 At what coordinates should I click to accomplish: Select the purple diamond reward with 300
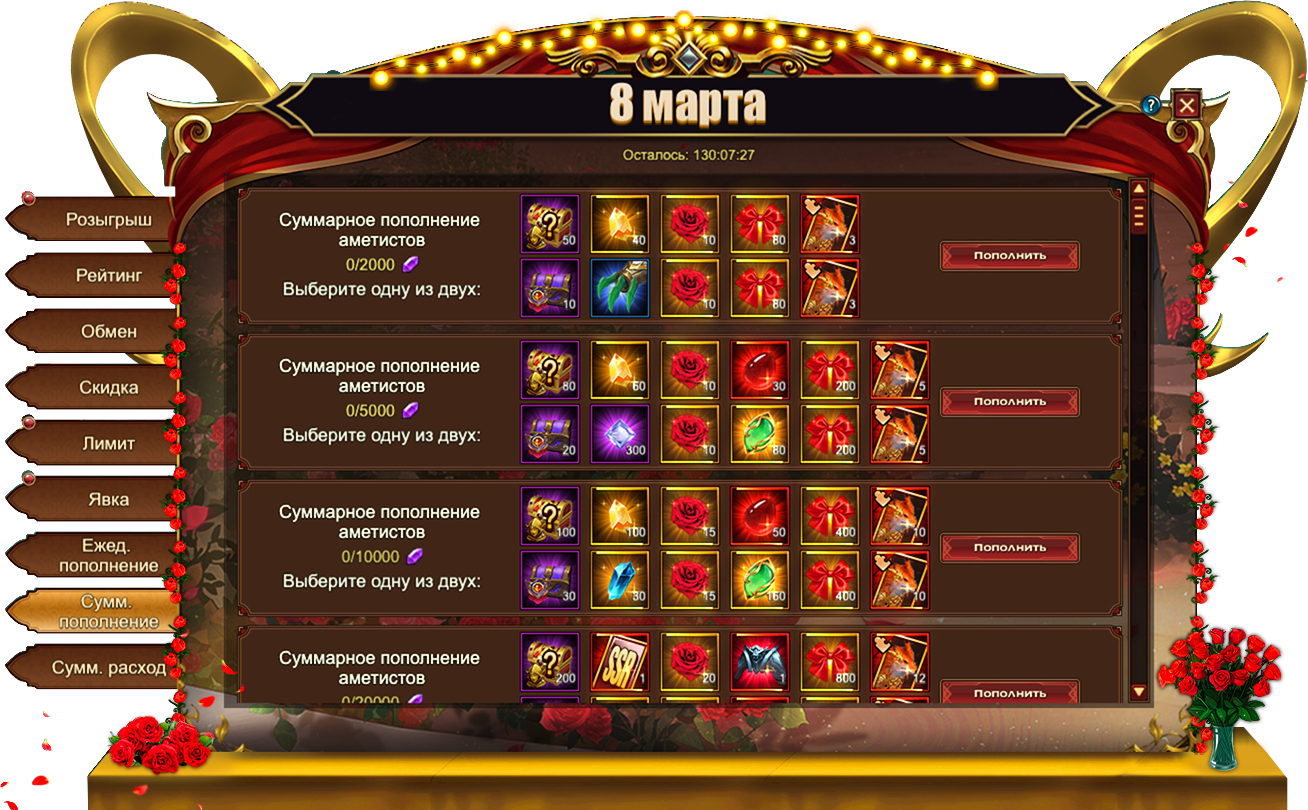(x=620, y=434)
